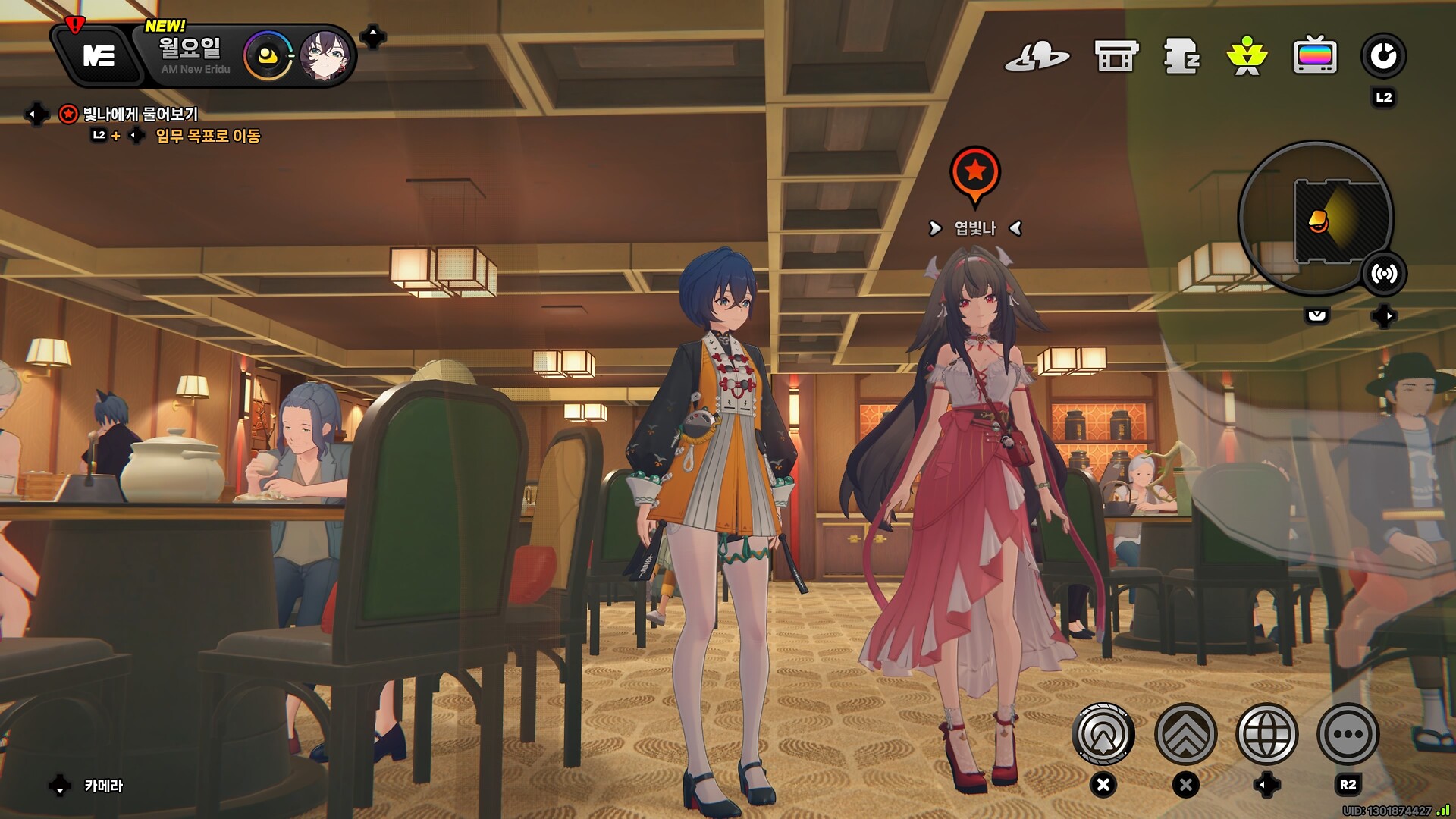Viewport: 1456px width, 819px height.
Task: Open the planet-shaped travel icon
Action: 1037,56
